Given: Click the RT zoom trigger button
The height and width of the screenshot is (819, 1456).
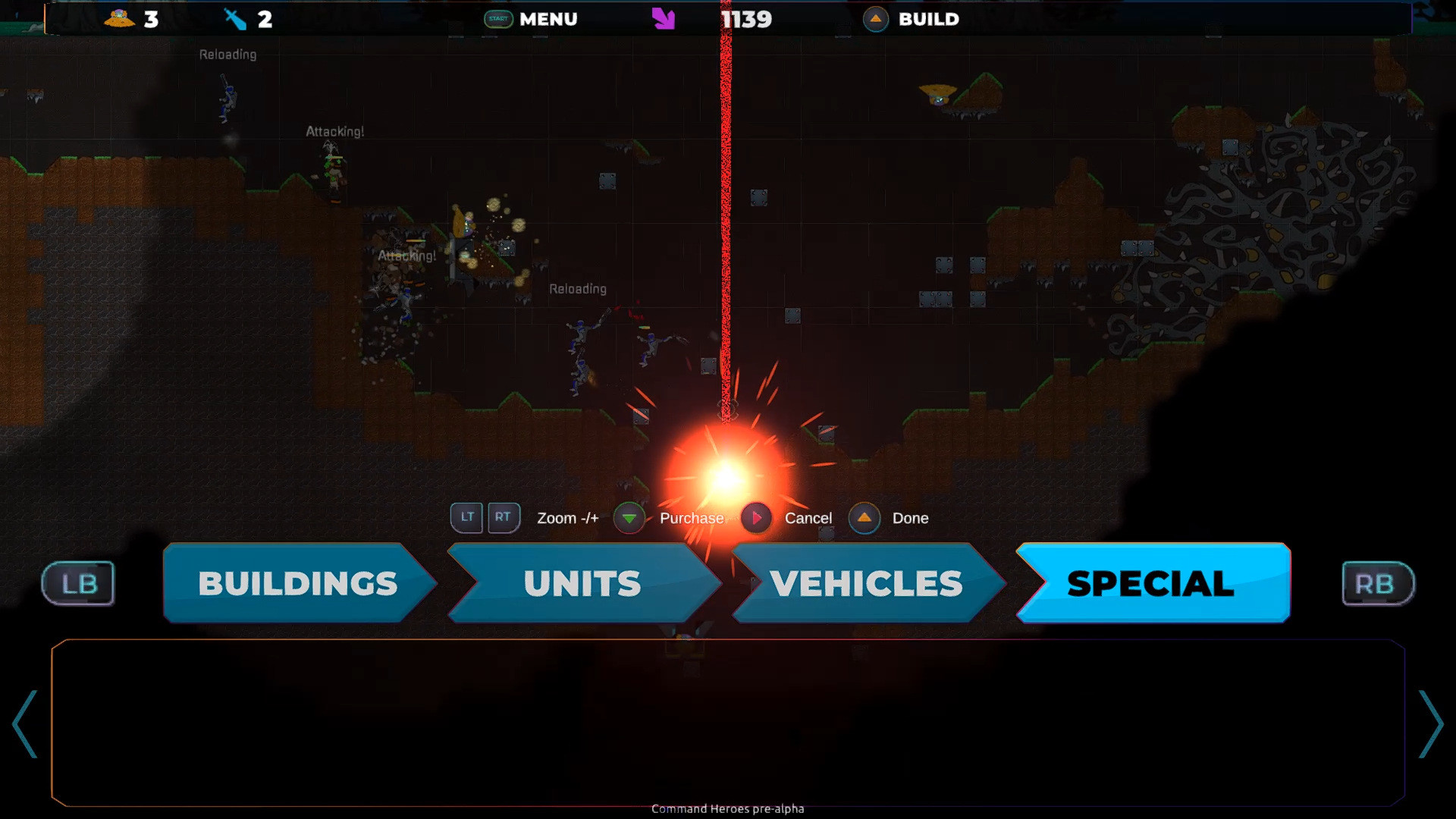Looking at the screenshot, I should point(504,518).
